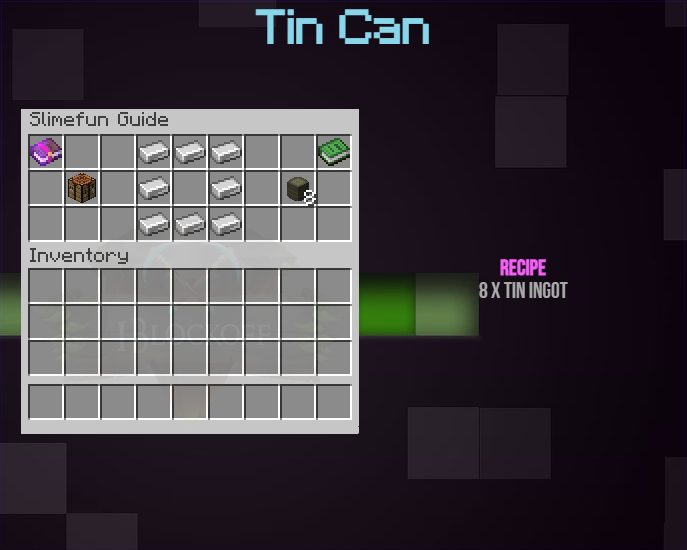The width and height of the screenshot is (687, 550).
Task: Select the crafting table recipe-type icon
Action: tap(82, 187)
